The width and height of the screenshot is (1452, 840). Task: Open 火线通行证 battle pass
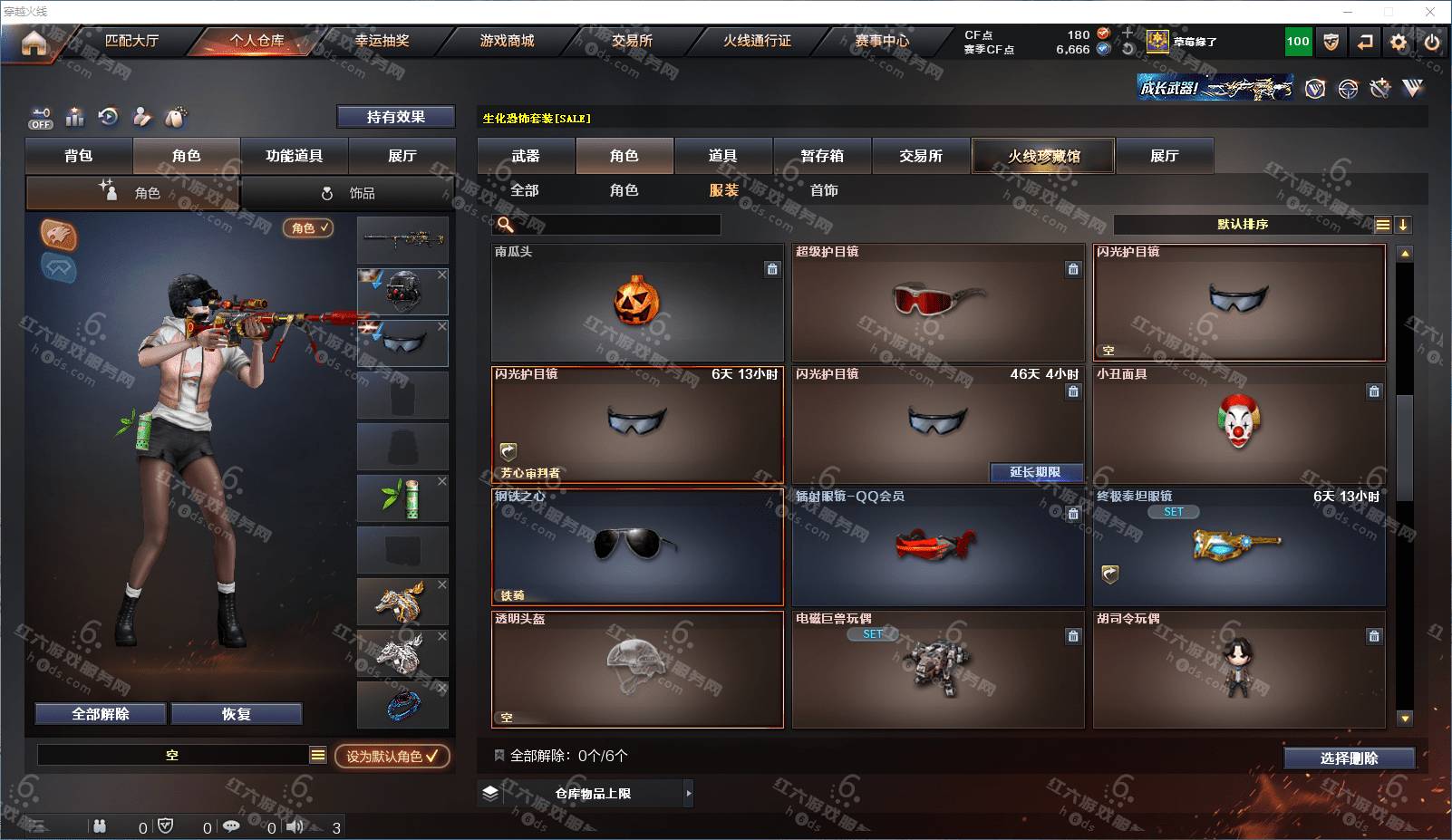757,41
